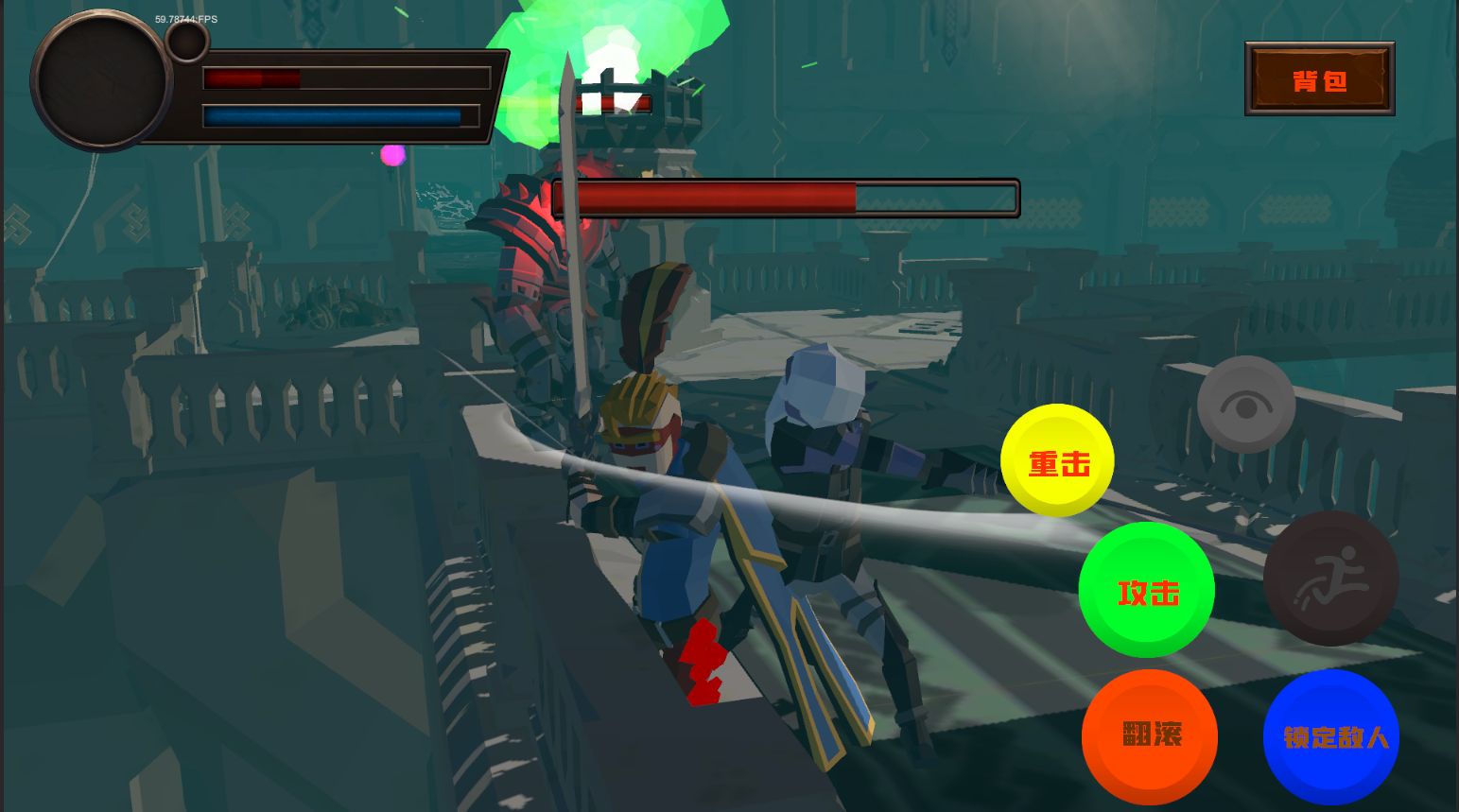Activate the orange 翻滚 roll button

(1150, 735)
